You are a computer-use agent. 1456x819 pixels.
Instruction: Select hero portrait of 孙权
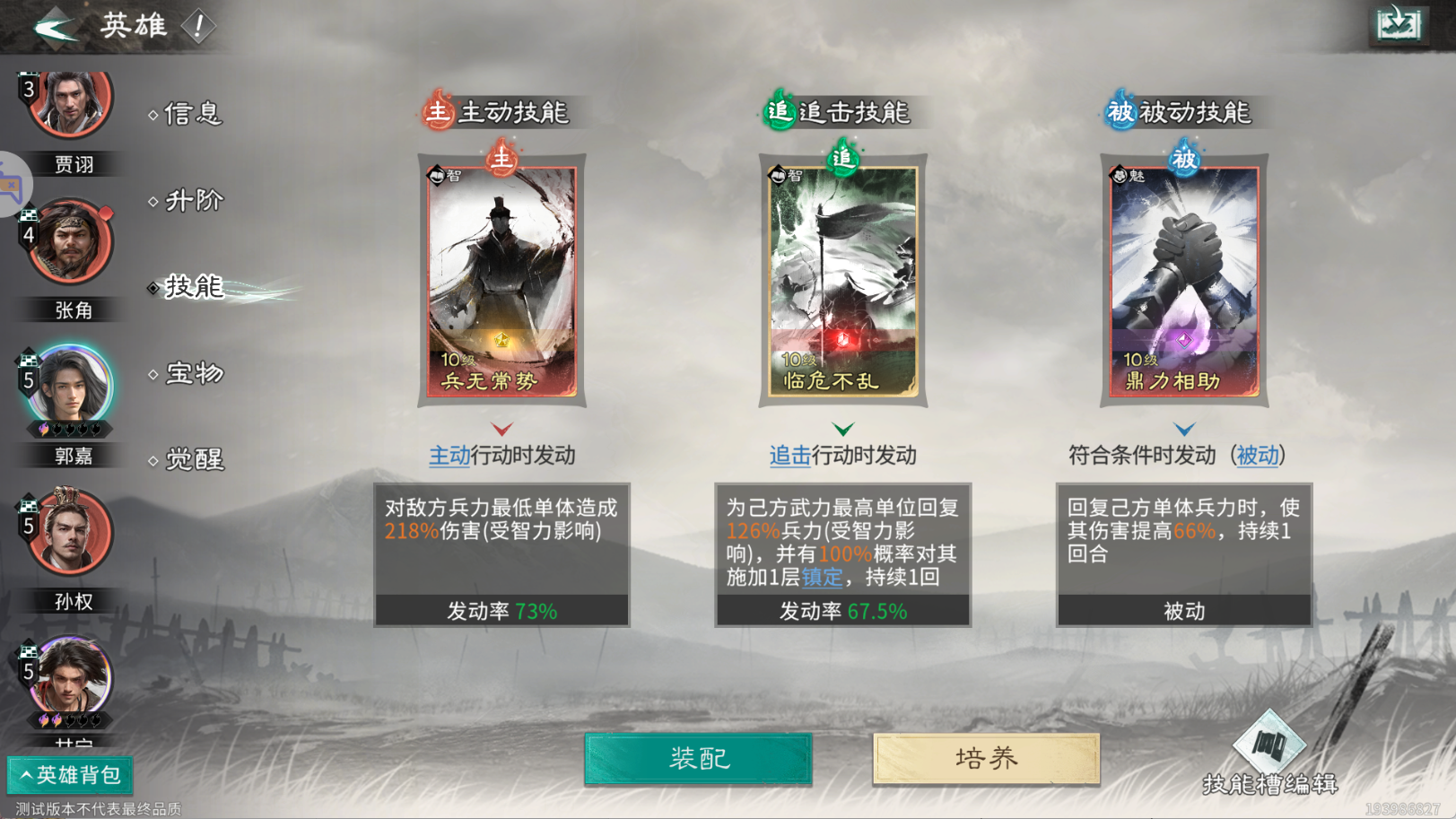pos(70,531)
